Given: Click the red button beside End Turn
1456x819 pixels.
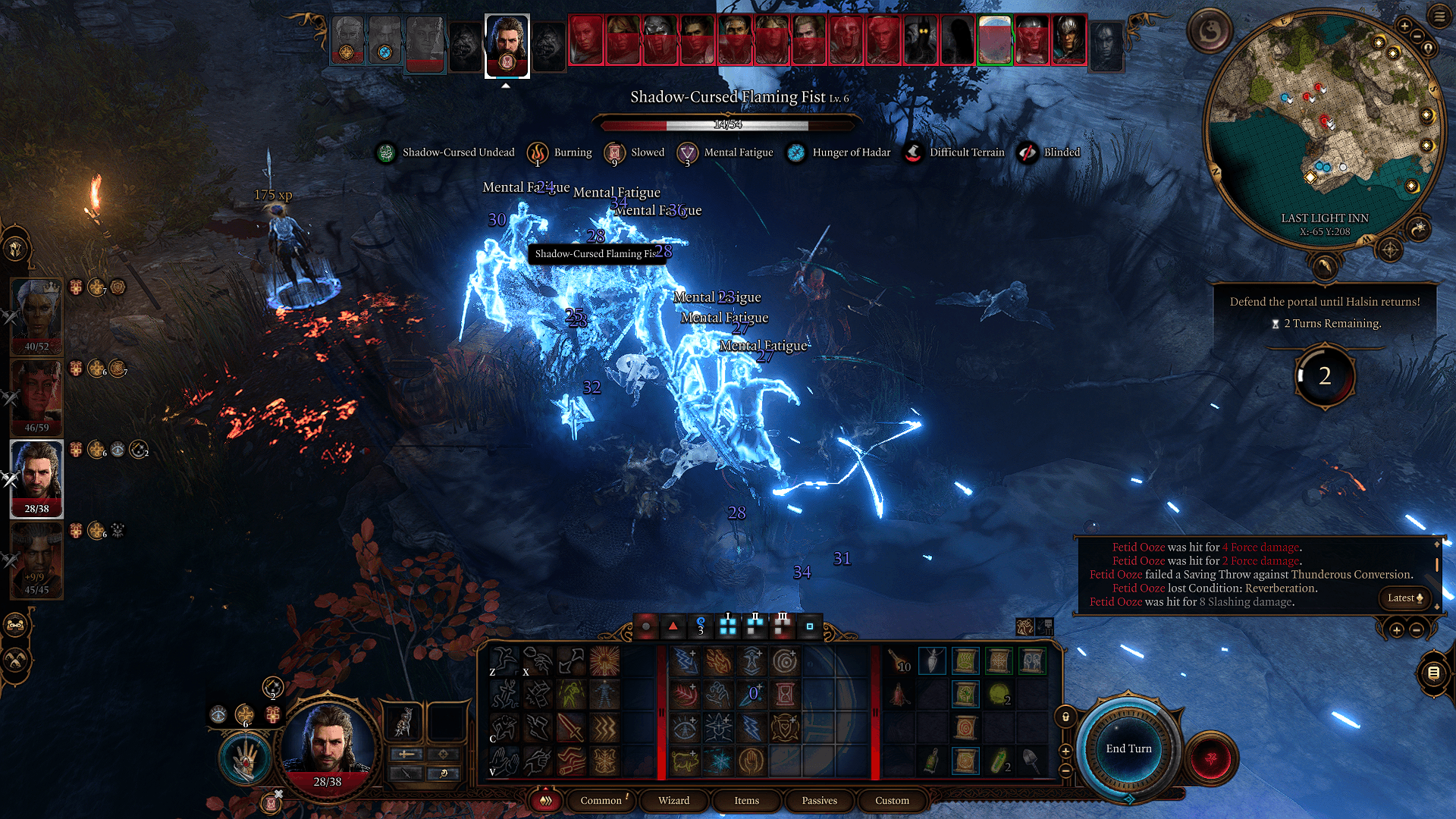Looking at the screenshot, I should (1210, 758).
